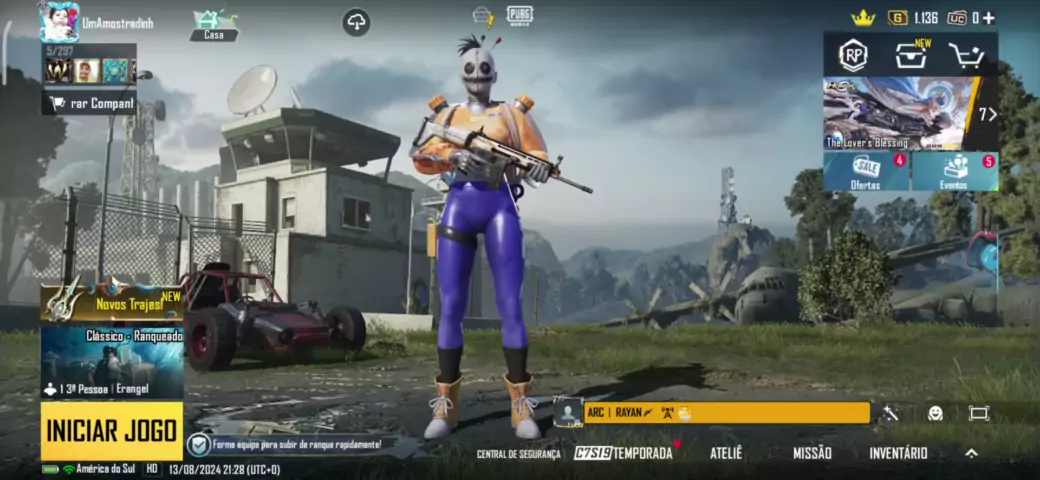Expand the bottom menu arrow
The height and width of the screenshot is (480, 1040).
971,453
